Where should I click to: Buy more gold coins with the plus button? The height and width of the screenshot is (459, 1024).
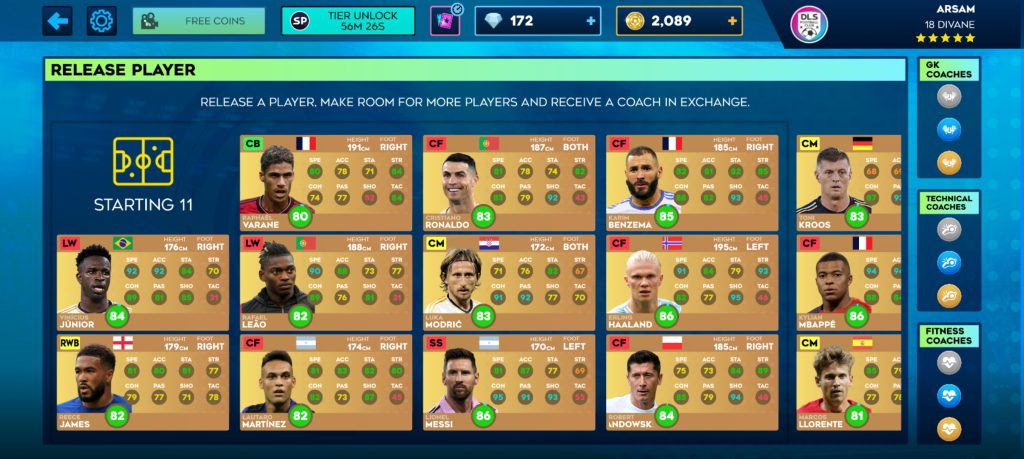pyautogui.click(x=733, y=21)
